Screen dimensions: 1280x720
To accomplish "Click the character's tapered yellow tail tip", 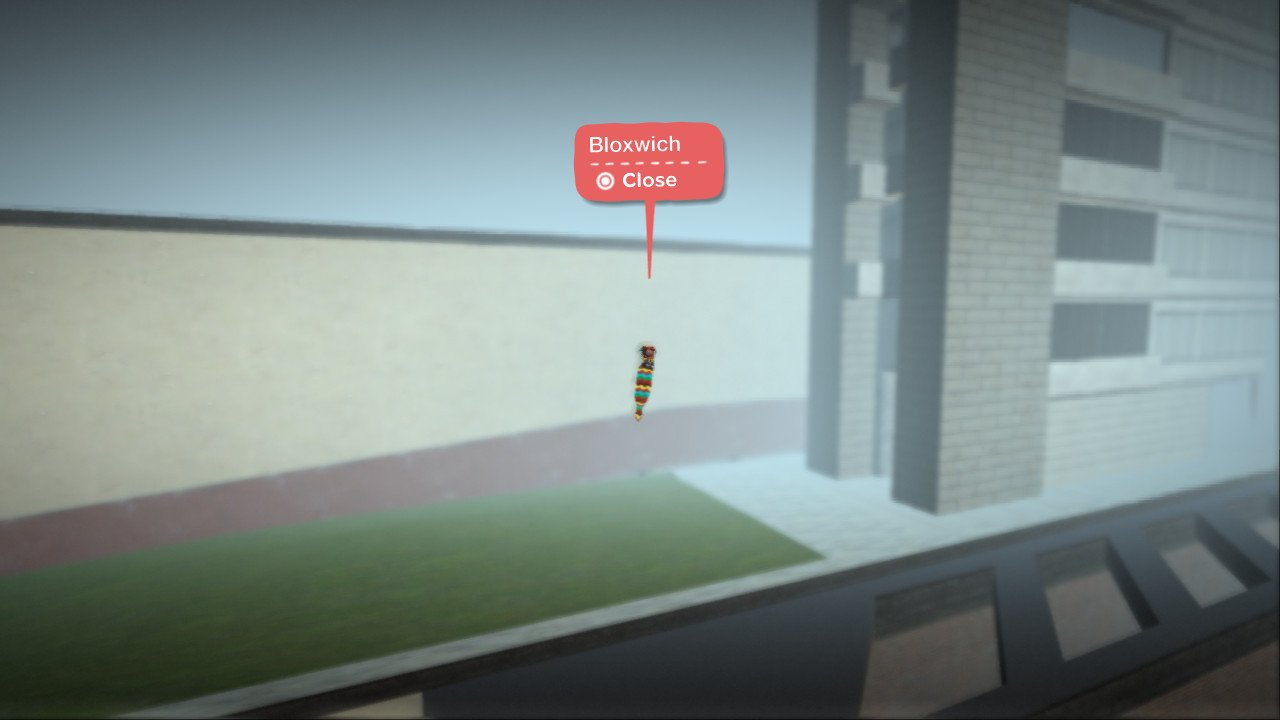I will (x=637, y=416).
